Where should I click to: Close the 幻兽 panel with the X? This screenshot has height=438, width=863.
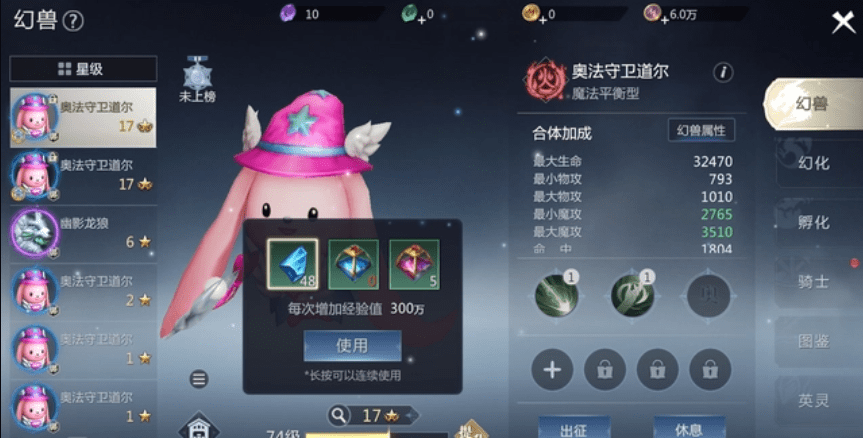(x=843, y=22)
